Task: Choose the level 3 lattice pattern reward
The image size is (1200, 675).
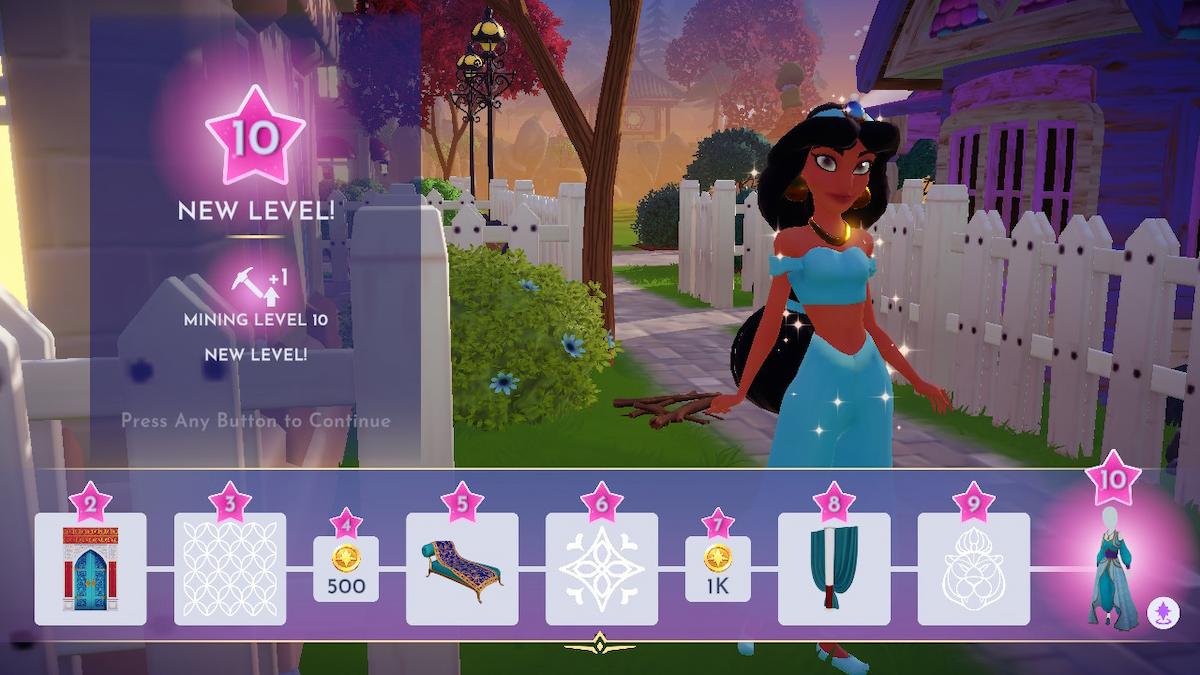Action: click(230, 569)
